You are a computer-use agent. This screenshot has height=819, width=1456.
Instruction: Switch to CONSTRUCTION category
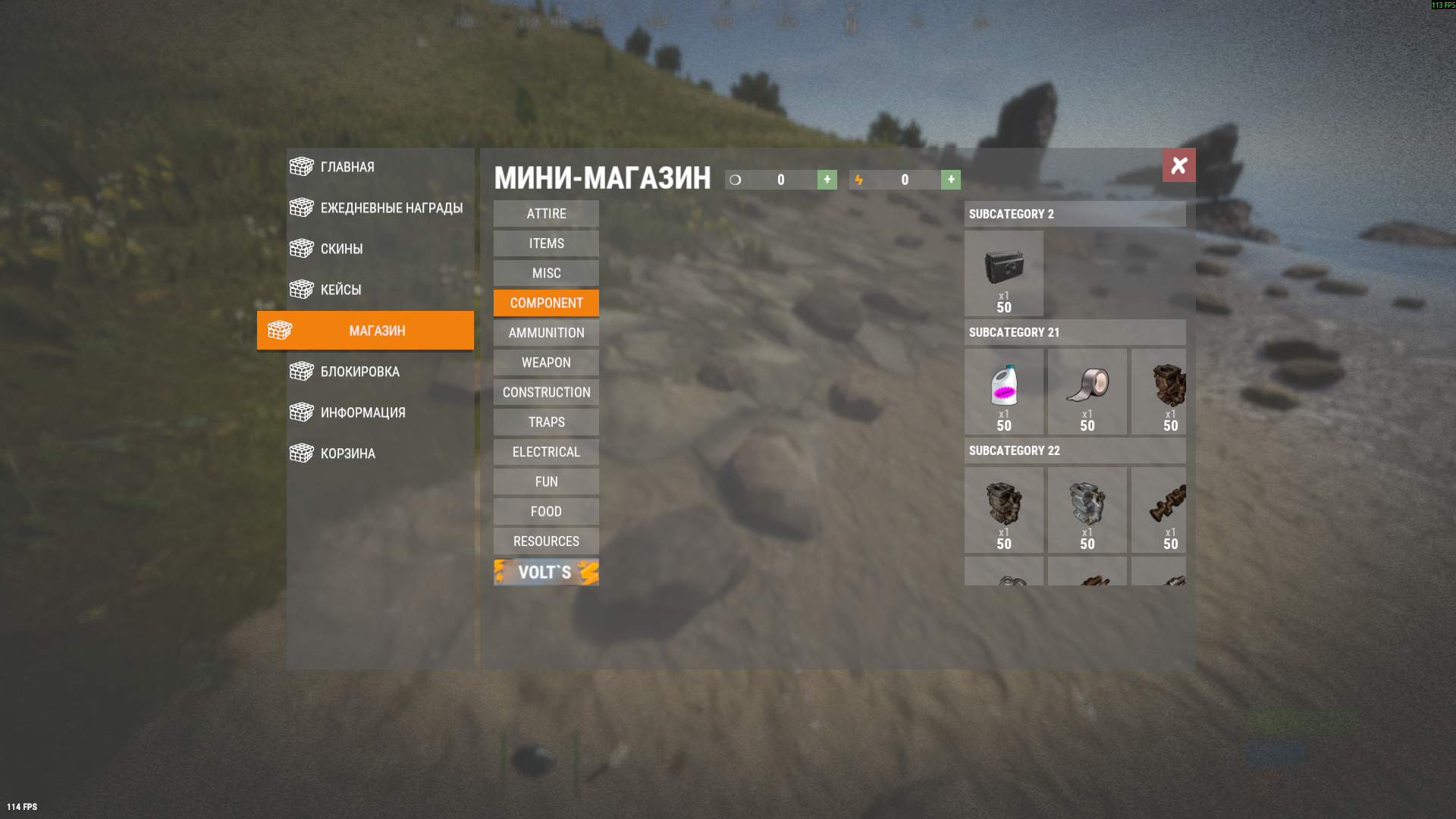coord(546,392)
